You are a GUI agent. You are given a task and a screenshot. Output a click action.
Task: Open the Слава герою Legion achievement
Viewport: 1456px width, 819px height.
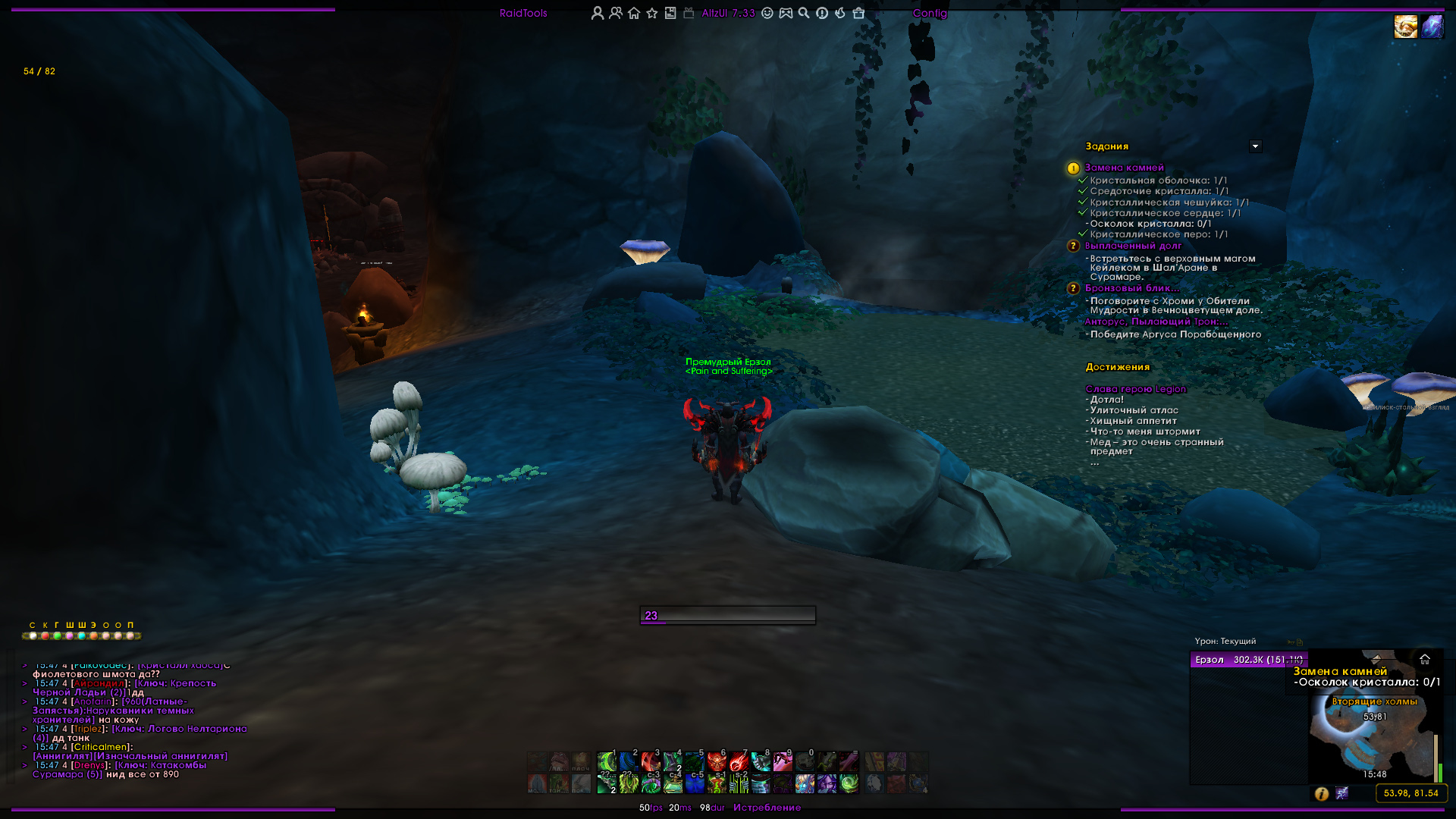[x=1135, y=389]
